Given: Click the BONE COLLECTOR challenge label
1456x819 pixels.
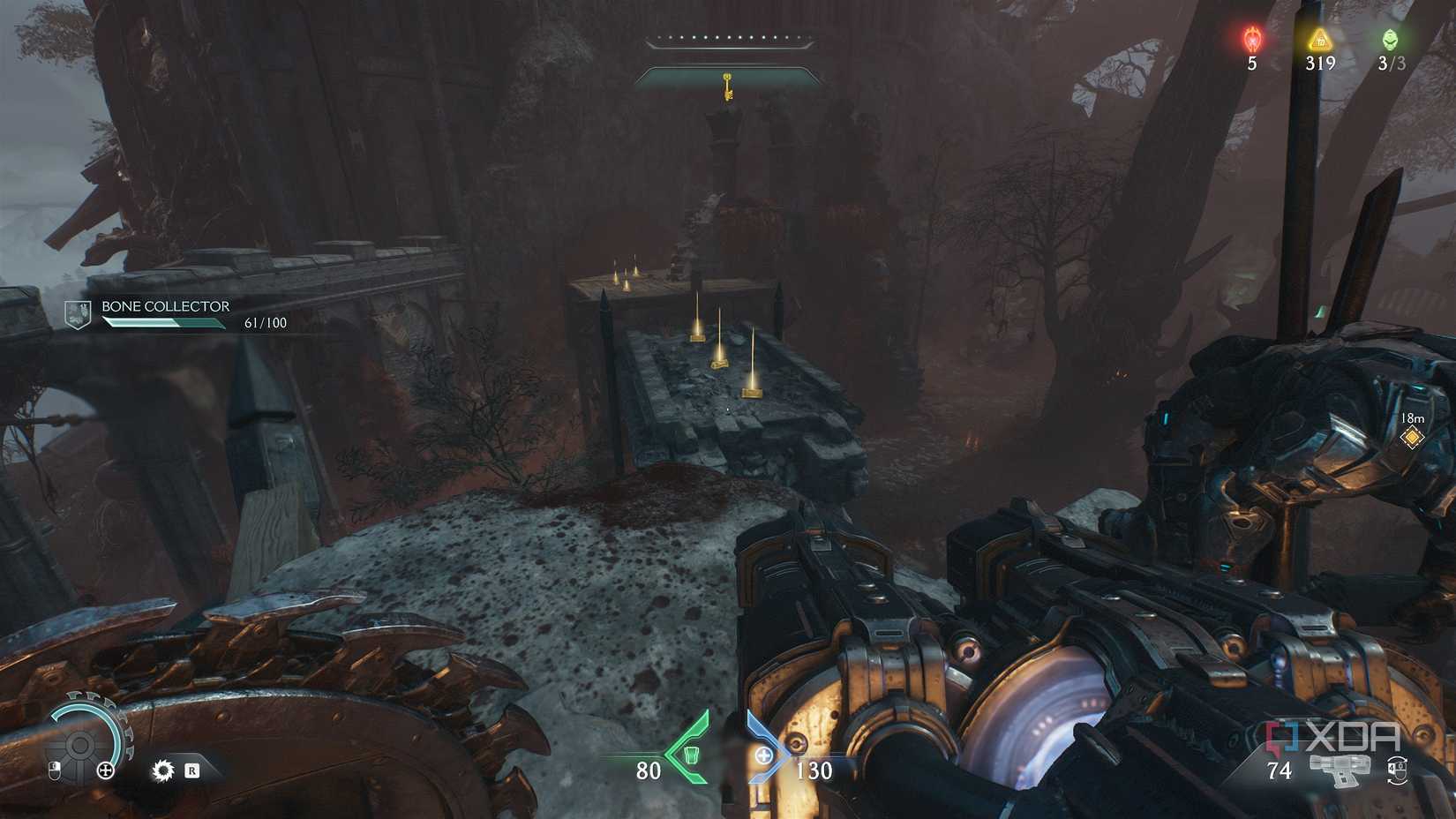Looking at the screenshot, I should (165, 306).
